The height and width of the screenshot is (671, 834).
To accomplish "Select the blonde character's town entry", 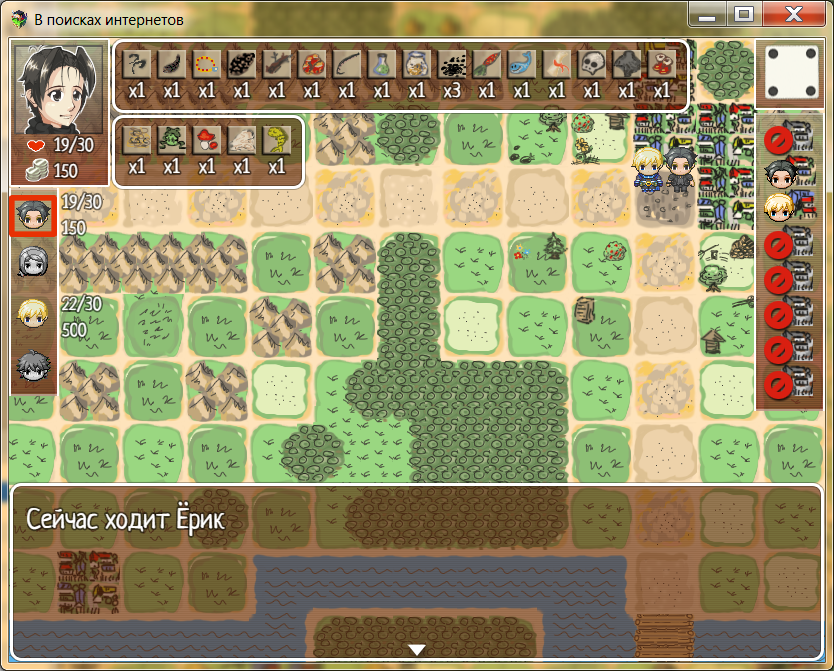I will [778, 208].
